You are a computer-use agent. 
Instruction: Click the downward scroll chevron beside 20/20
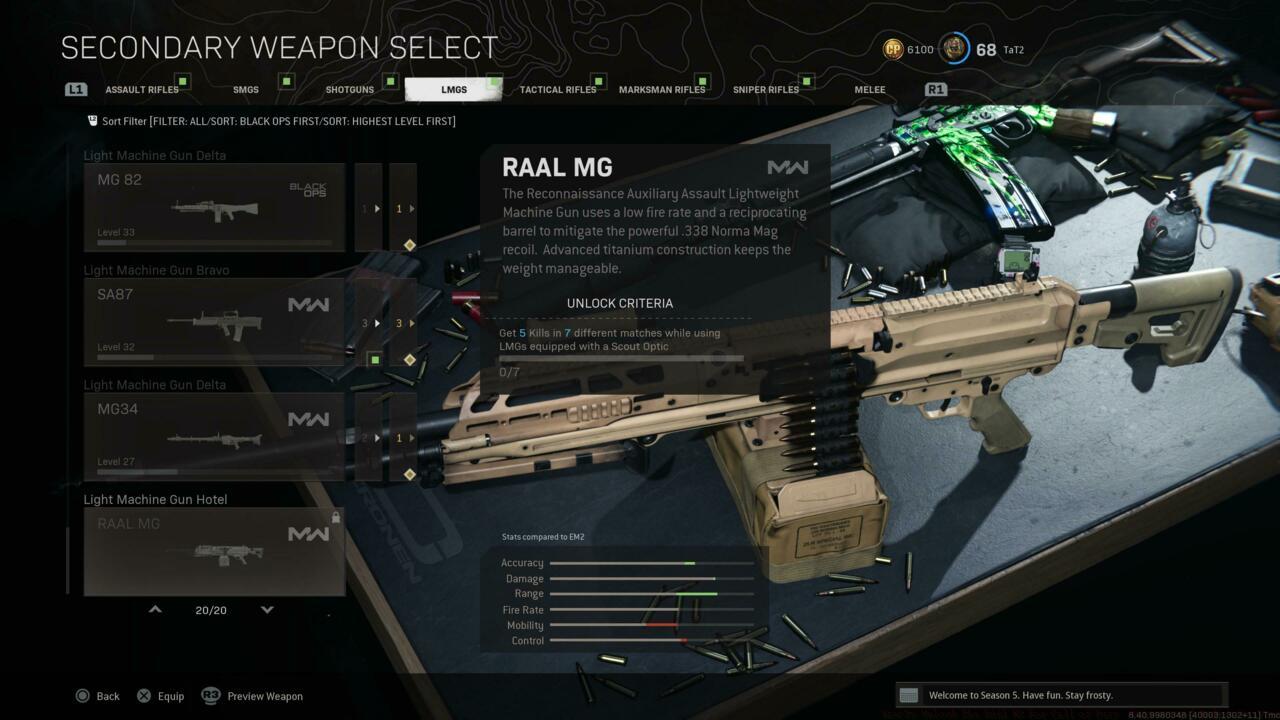(267, 608)
